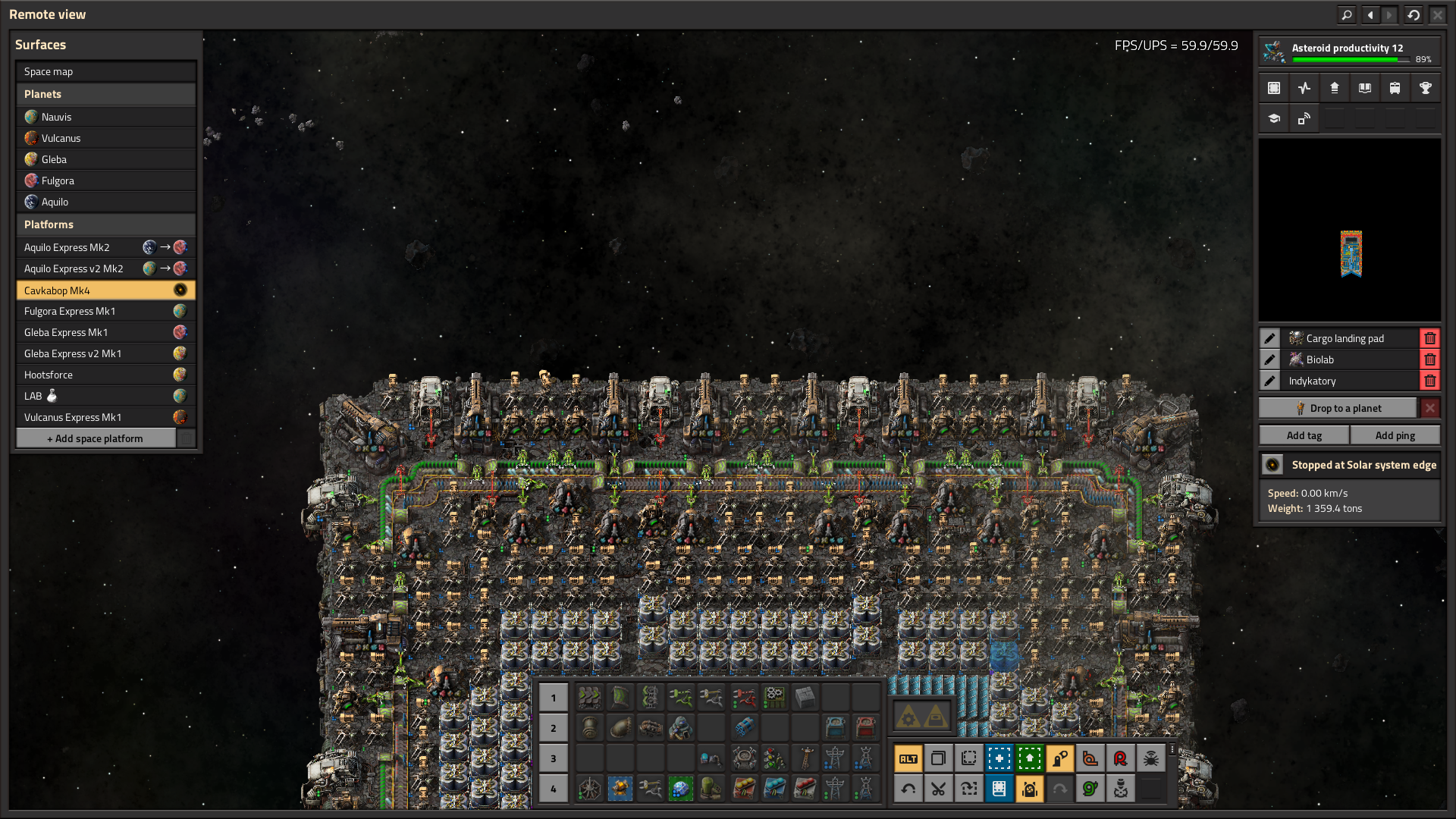
Task: Open the trains overview icon
Action: click(1395, 88)
